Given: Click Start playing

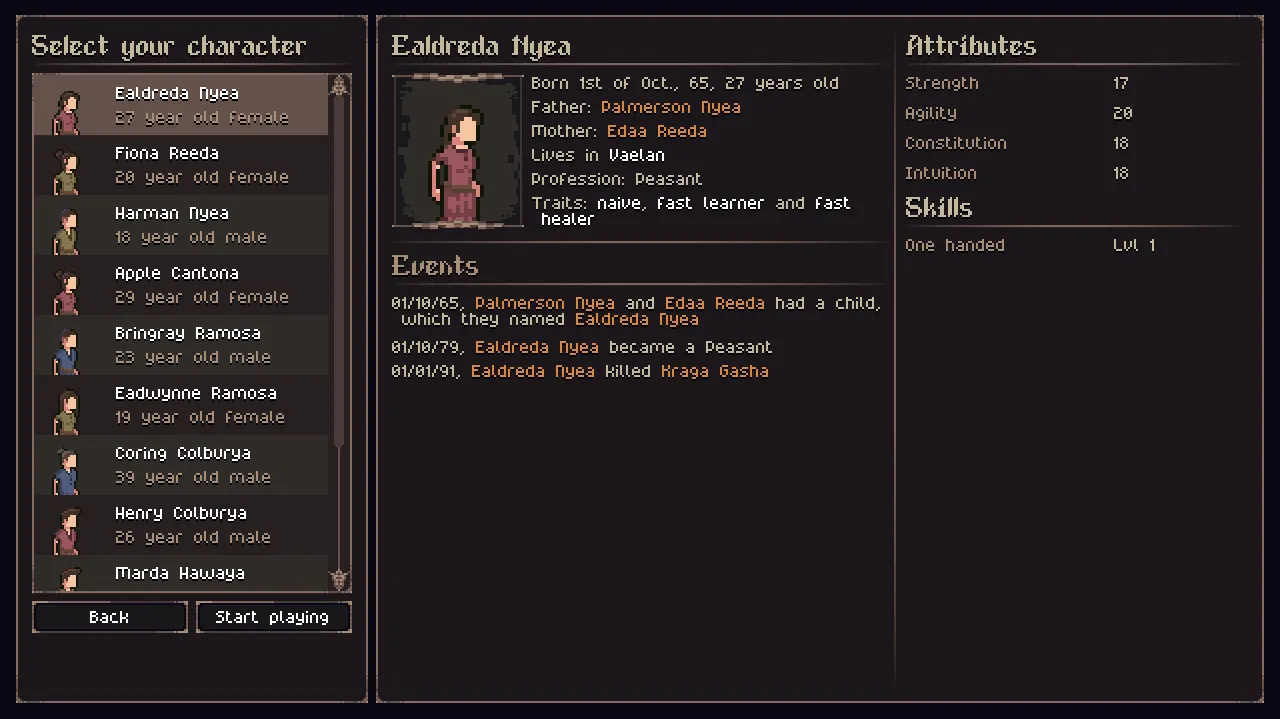Looking at the screenshot, I should (272, 617).
